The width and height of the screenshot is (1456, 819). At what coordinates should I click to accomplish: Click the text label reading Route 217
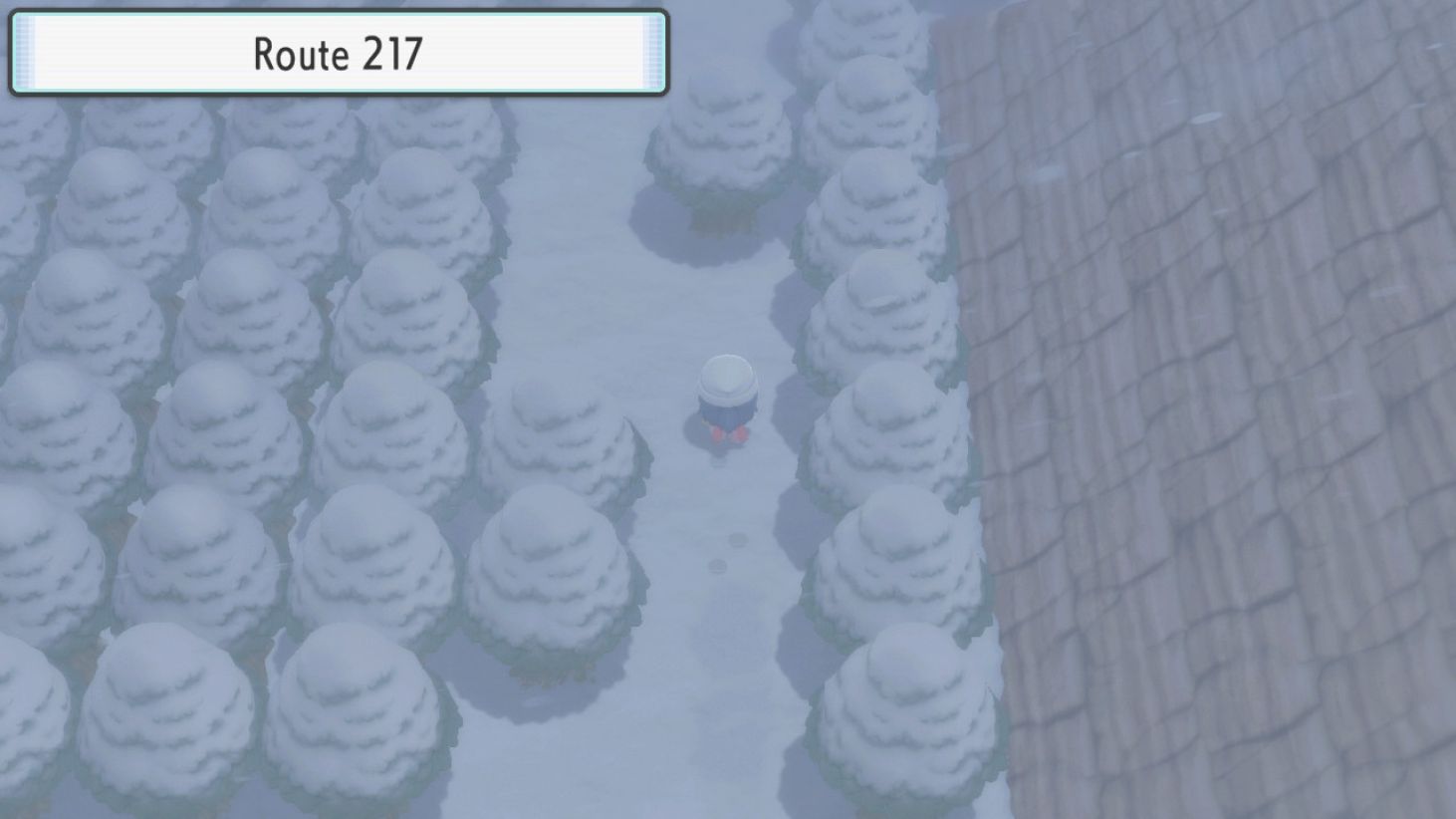(339, 55)
